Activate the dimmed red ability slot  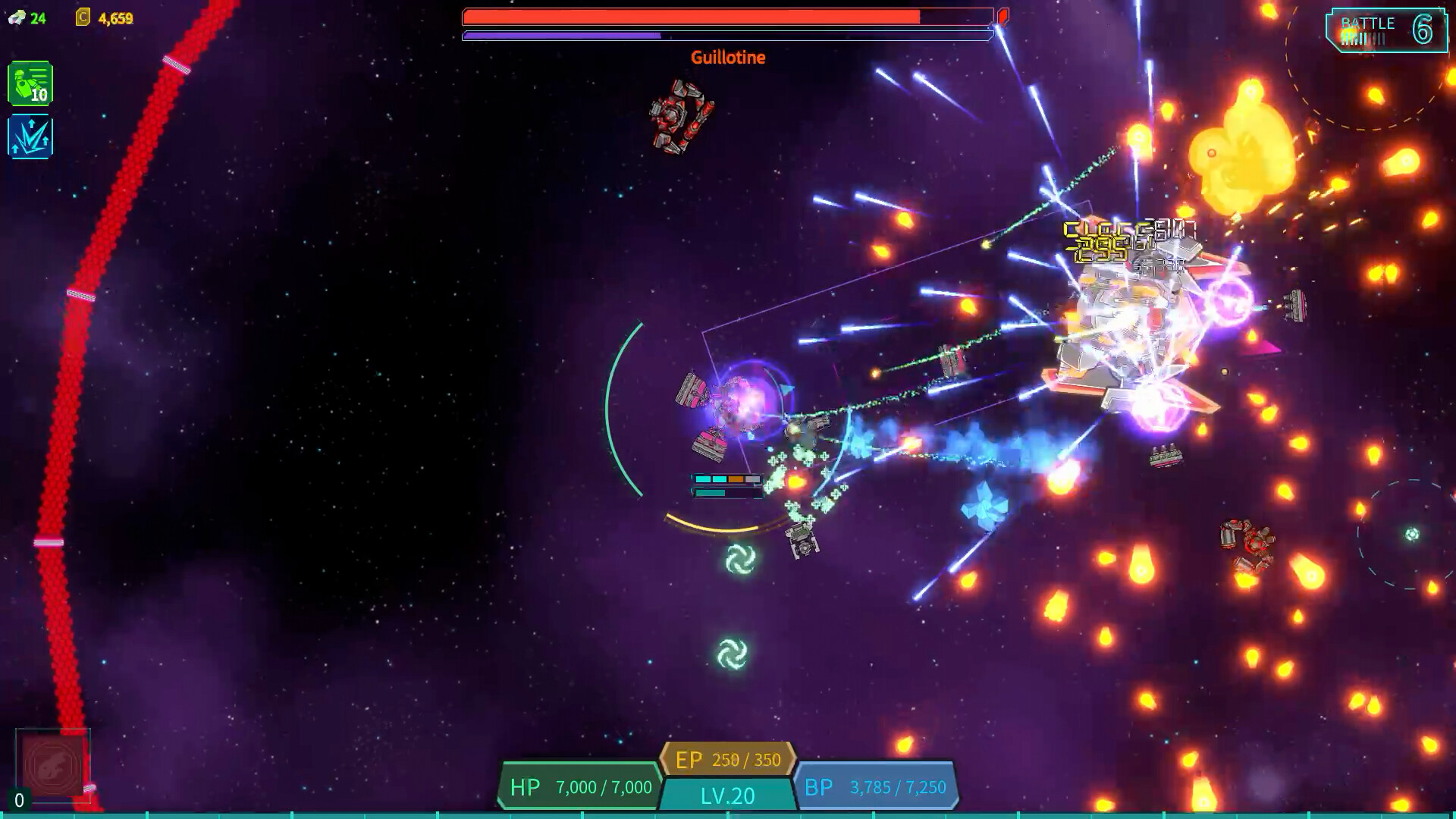tap(52, 765)
